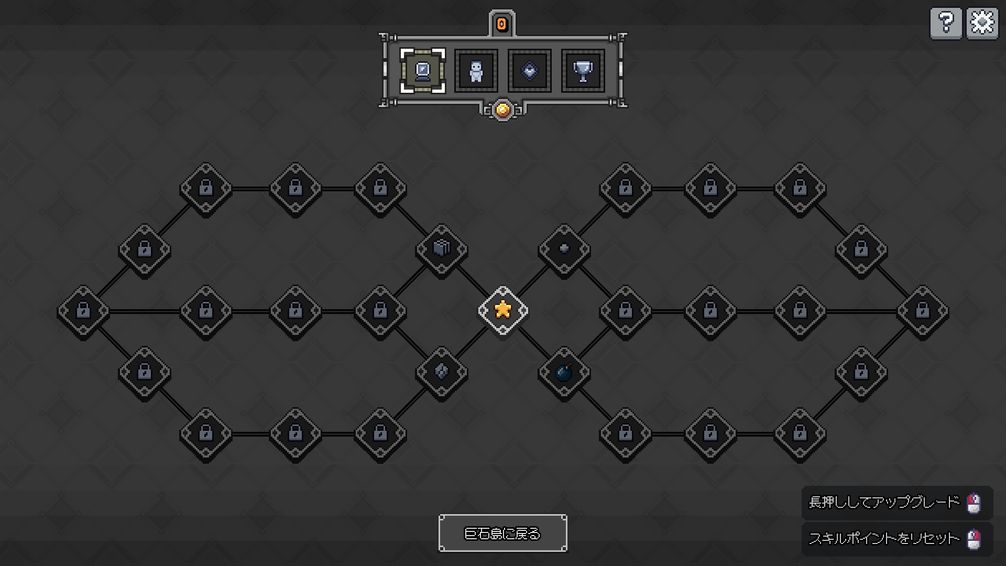Open the trophy tab
1006x566 pixels.
[583, 70]
